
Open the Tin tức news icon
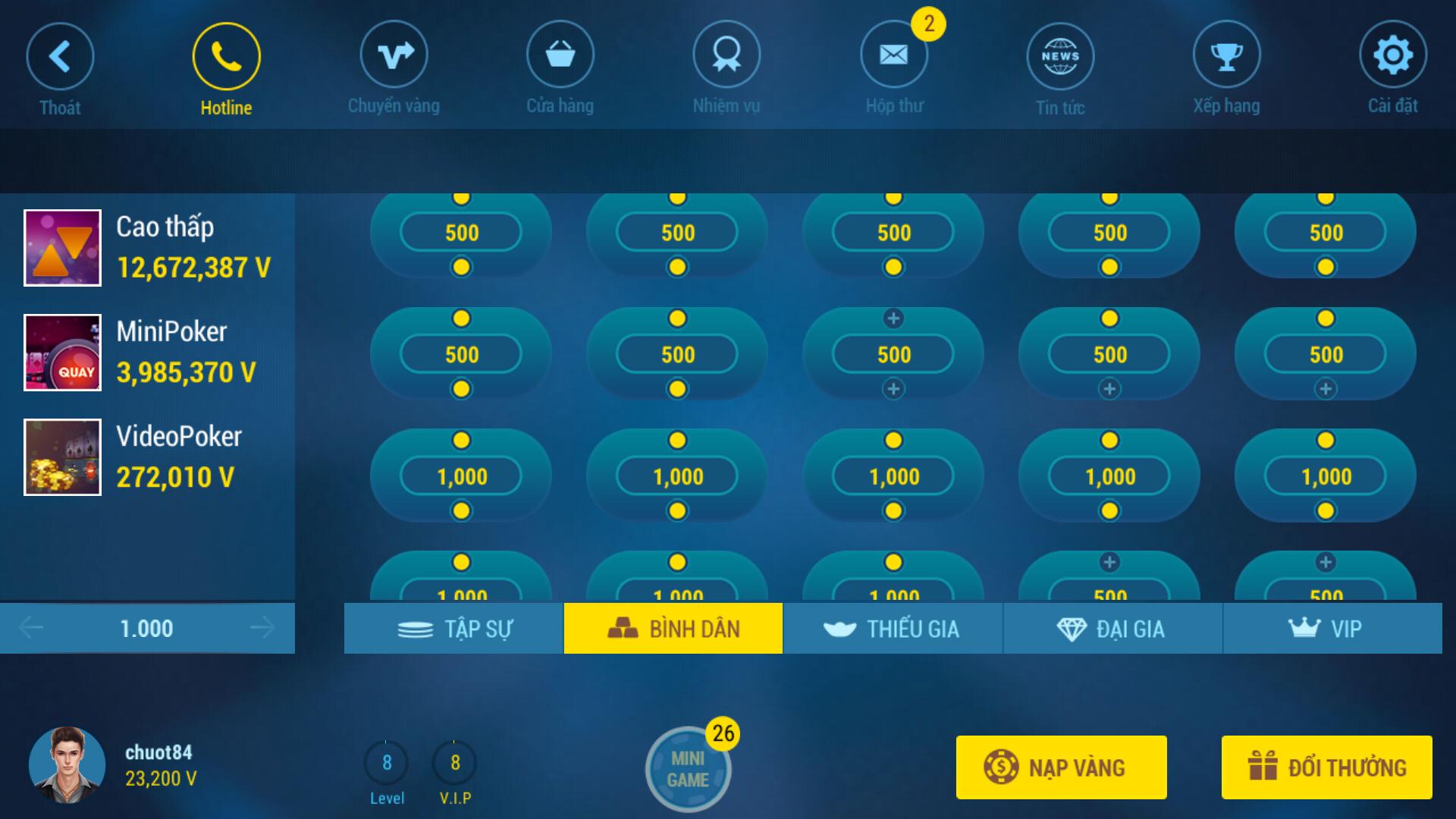[x=1061, y=55]
